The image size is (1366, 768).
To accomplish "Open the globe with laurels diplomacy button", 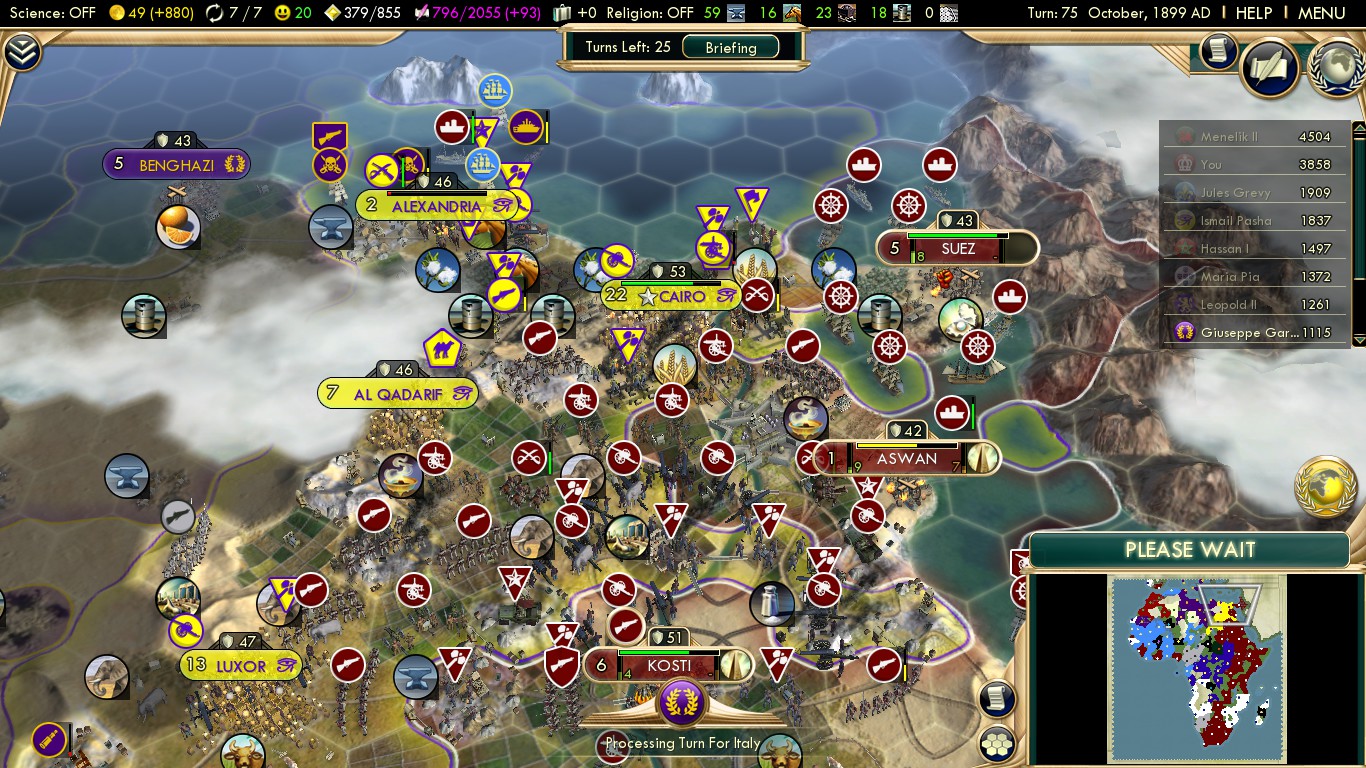I will [x=1336, y=64].
